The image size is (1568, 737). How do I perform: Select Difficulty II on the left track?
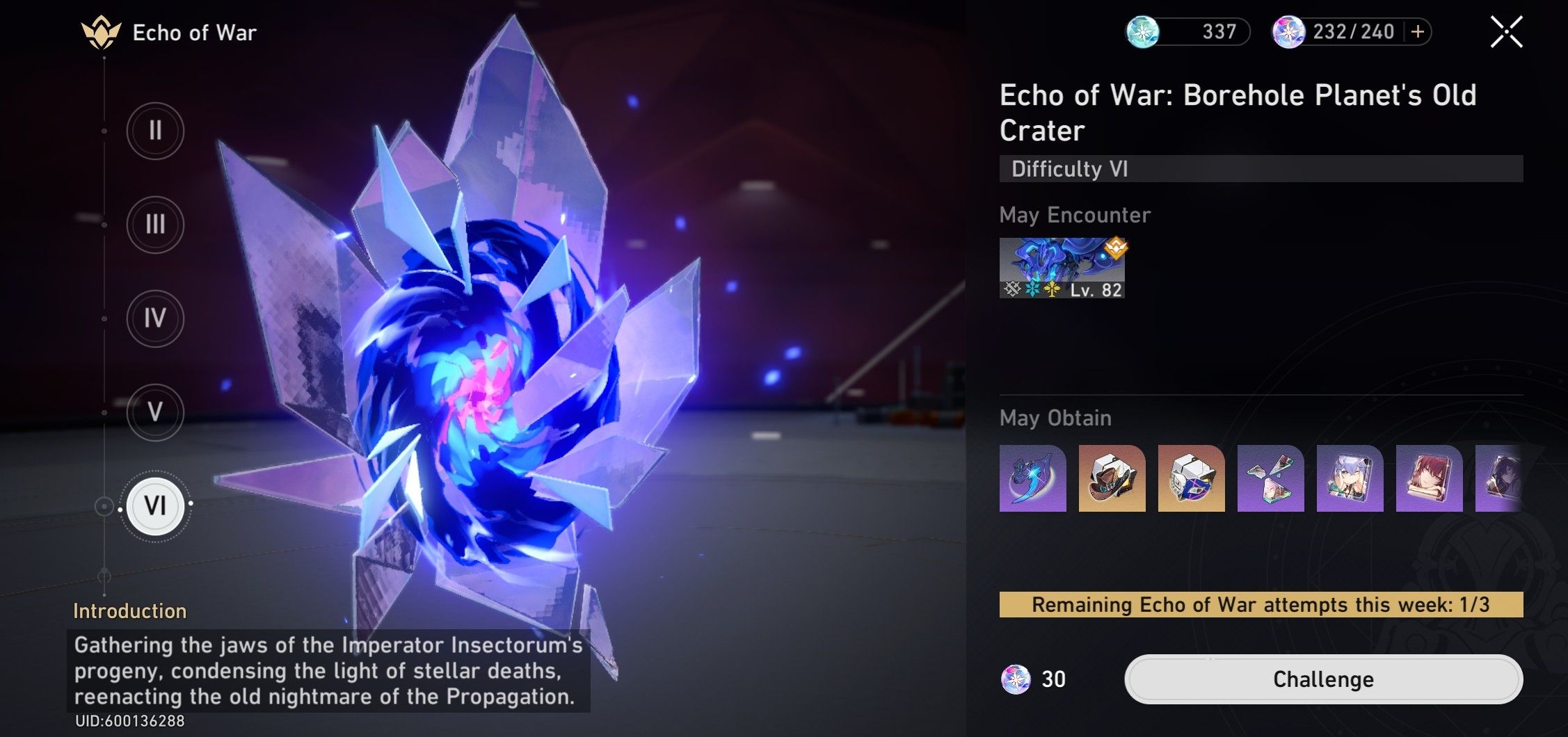pos(155,130)
